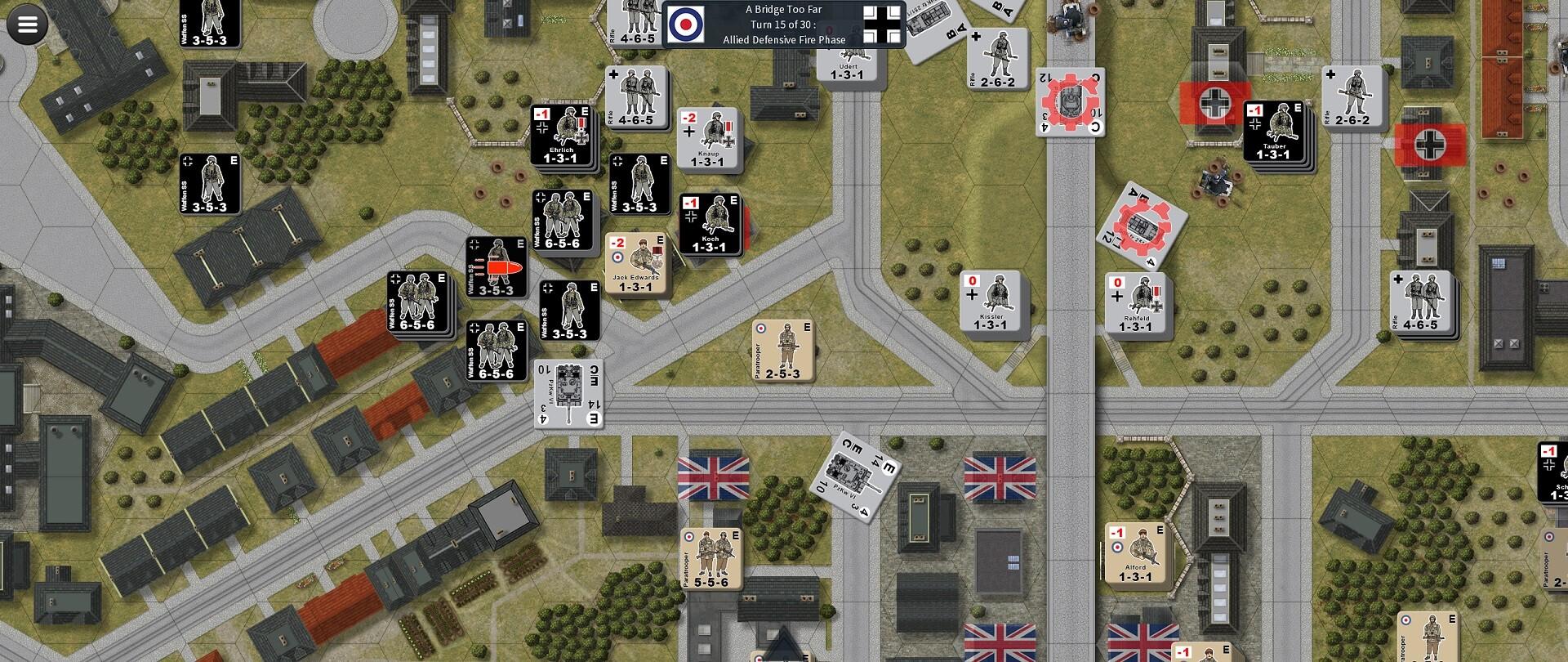This screenshot has width=1568, height=662.
Task: Select the damaged PzKw tank on the bridge road
Action: (x=1071, y=100)
